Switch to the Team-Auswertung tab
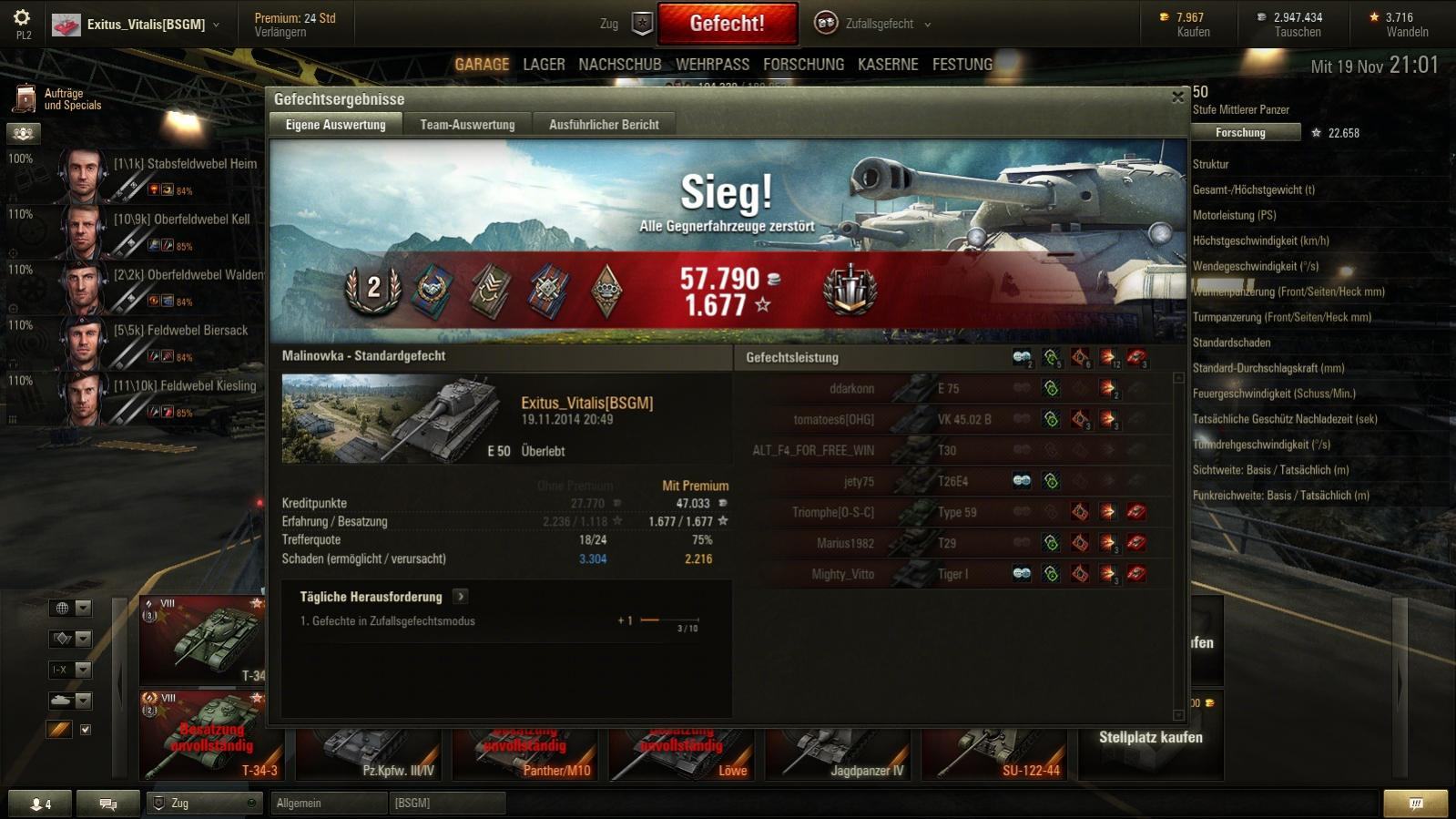 click(467, 125)
